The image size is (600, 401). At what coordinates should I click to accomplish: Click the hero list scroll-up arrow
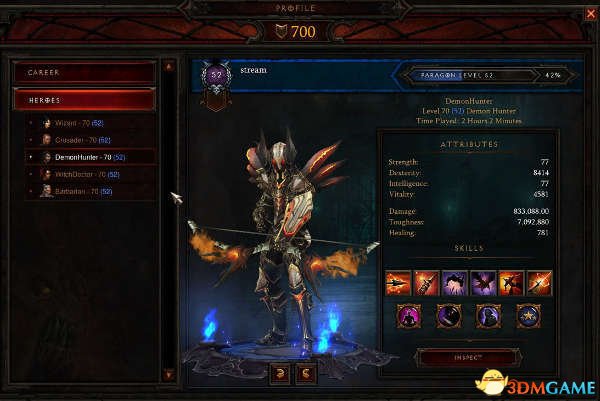169,66
